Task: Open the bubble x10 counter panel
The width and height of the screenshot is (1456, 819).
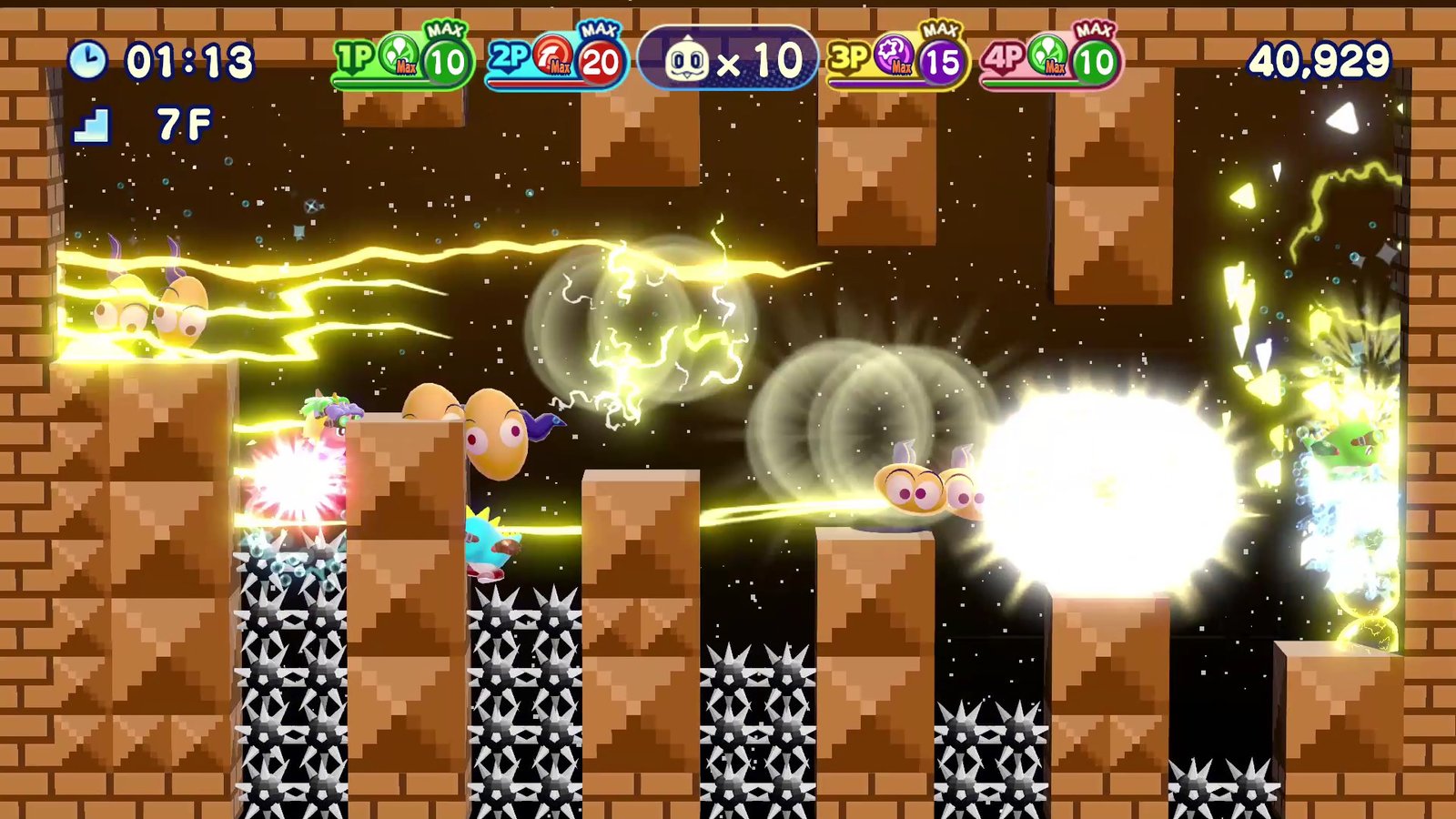Action: click(x=728, y=59)
